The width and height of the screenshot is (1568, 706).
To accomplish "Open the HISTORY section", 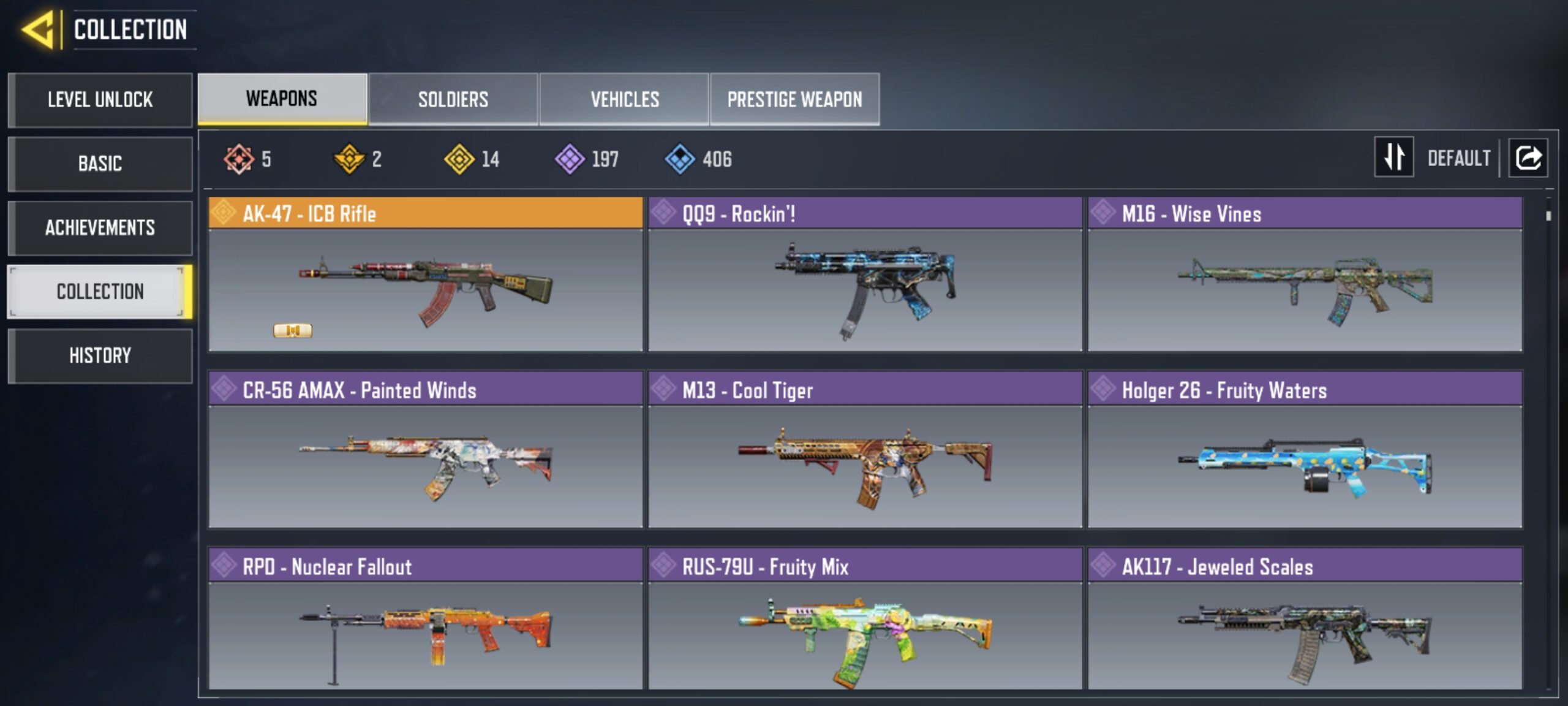I will coord(100,355).
